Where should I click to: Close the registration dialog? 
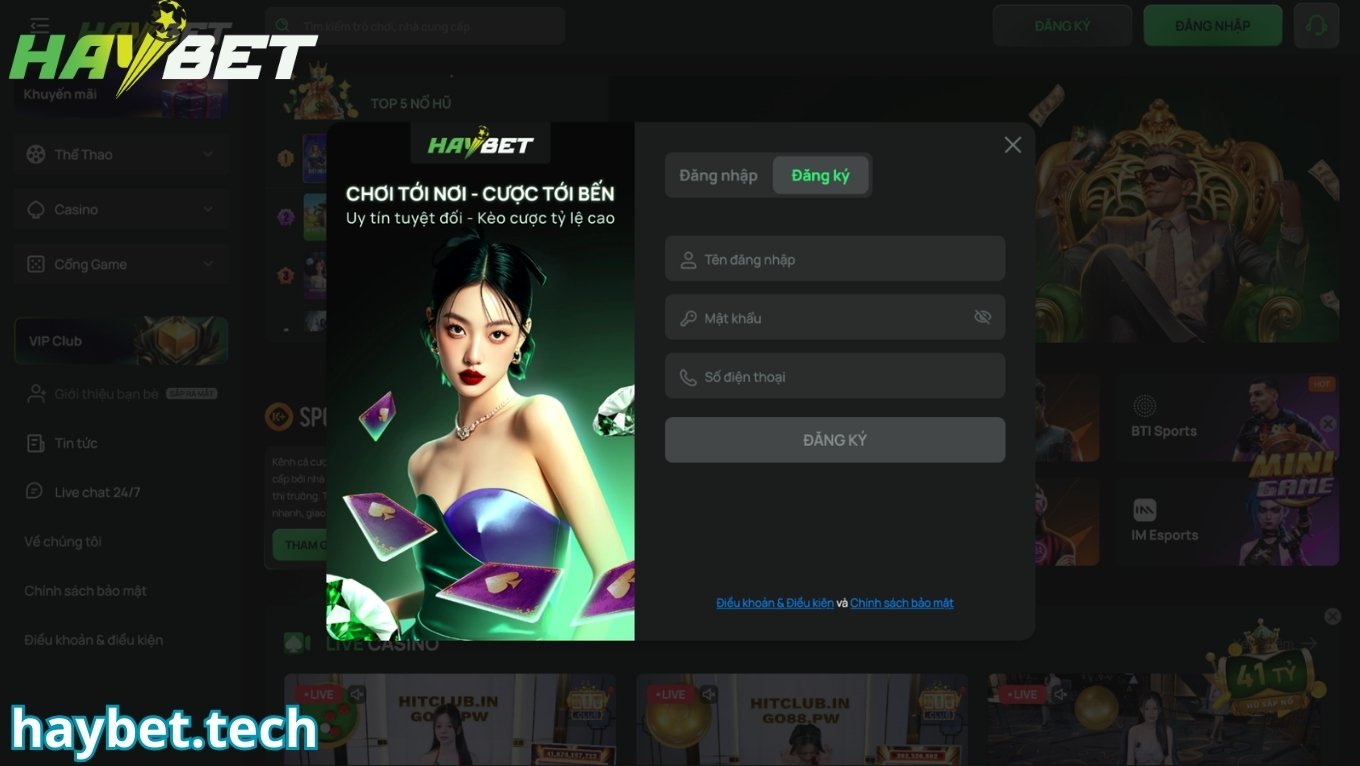(1012, 145)
